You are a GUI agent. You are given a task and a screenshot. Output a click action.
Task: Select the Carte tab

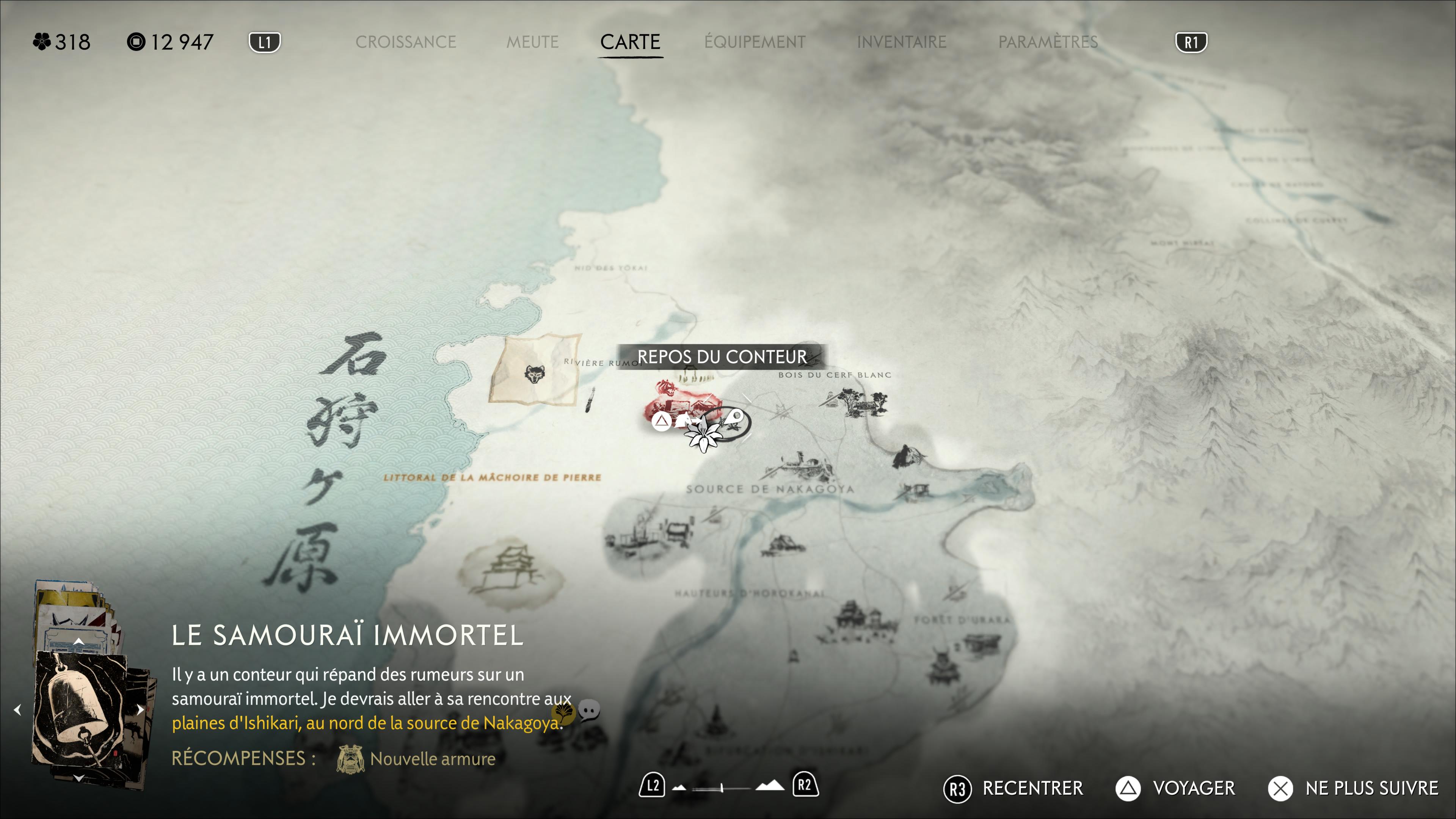[x=630, y=42]
